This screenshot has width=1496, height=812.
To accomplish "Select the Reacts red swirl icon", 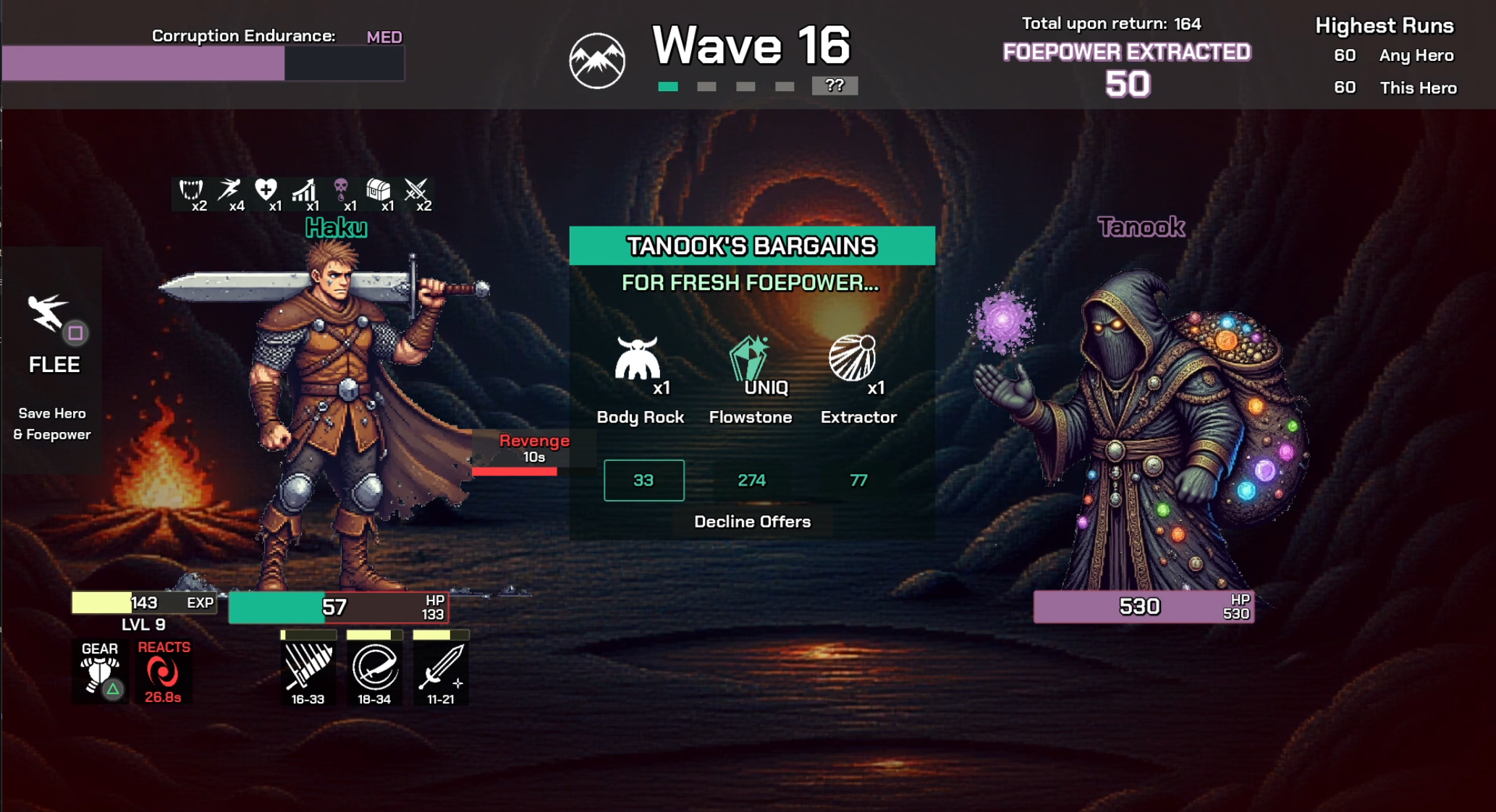I will click(163, 673).
